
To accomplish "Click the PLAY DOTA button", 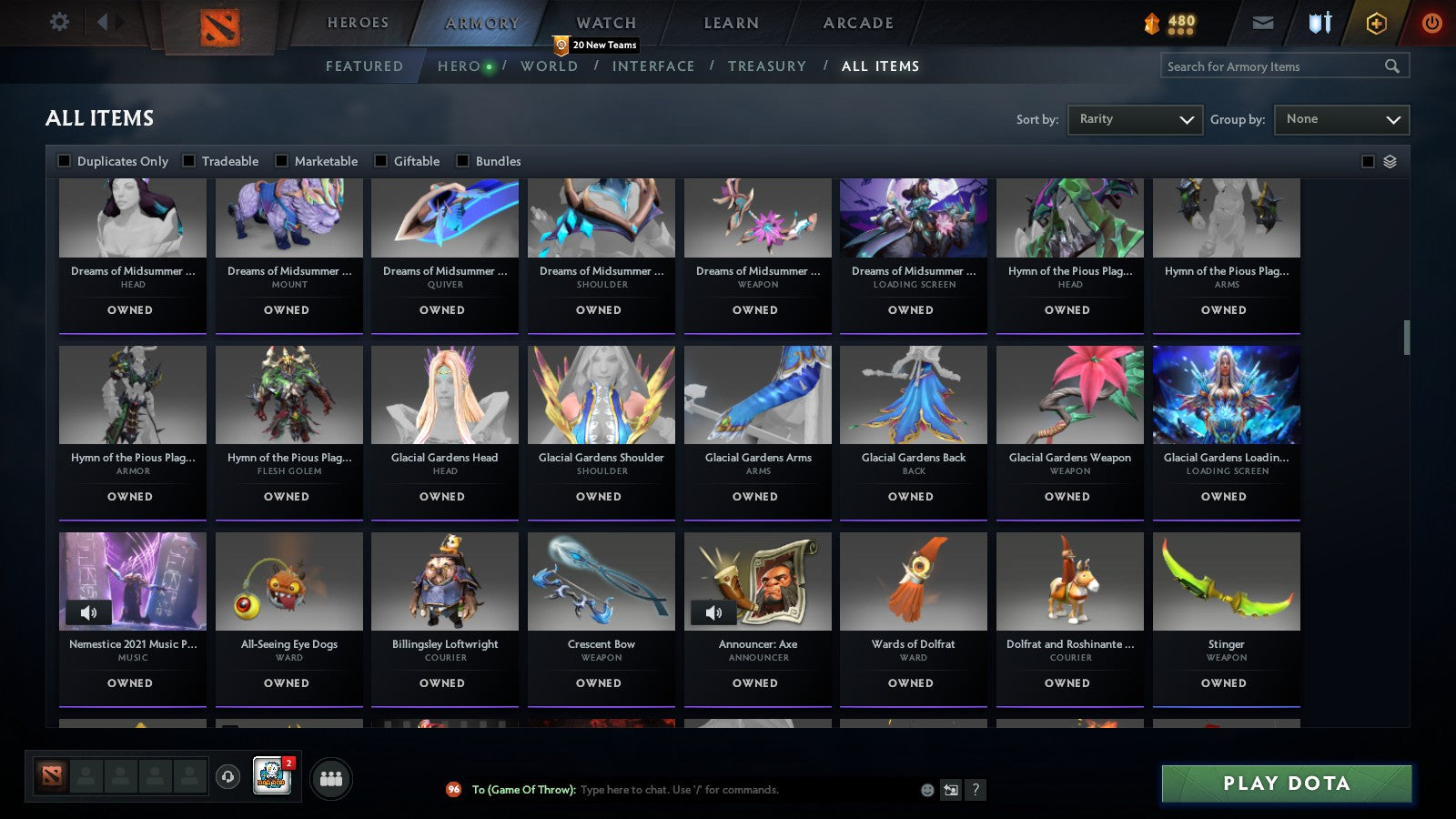I will pos(1284,783).
